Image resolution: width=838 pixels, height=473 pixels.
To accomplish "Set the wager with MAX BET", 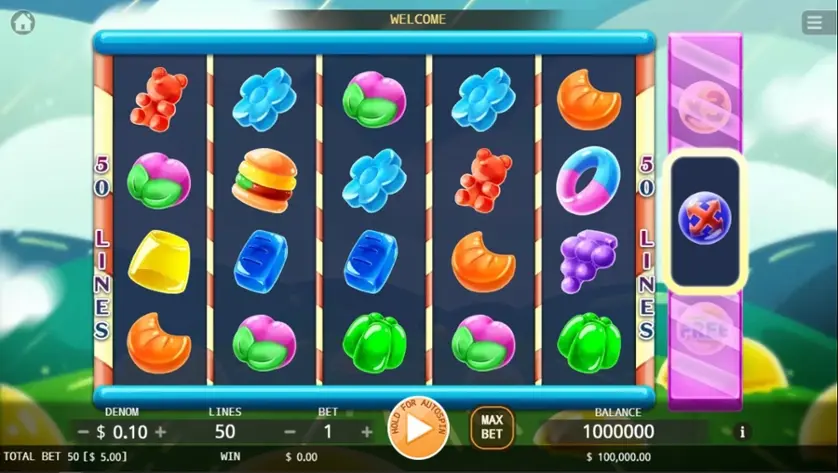I will tap(491, 428).
